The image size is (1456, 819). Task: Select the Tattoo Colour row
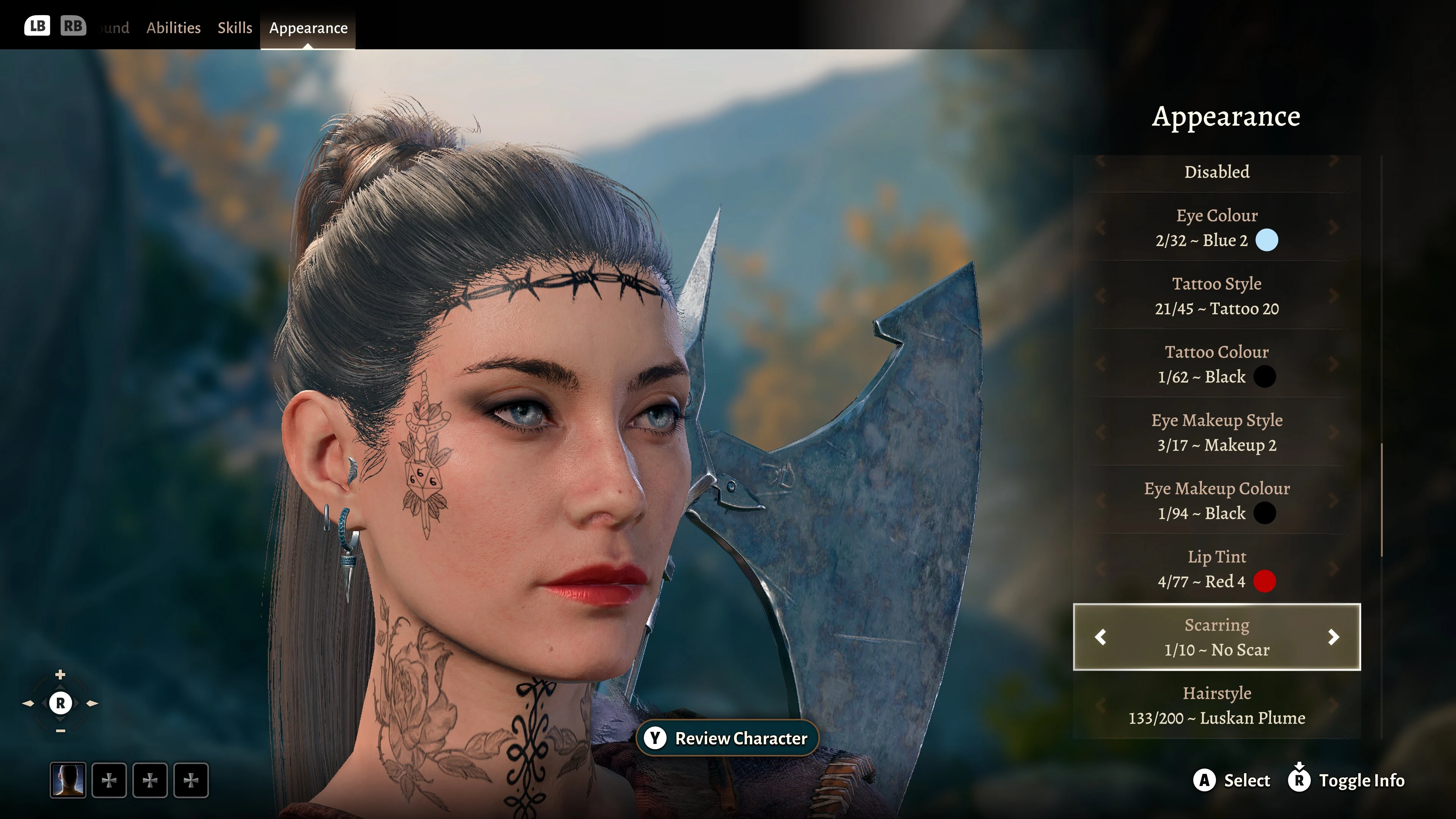coord(1216,364)
